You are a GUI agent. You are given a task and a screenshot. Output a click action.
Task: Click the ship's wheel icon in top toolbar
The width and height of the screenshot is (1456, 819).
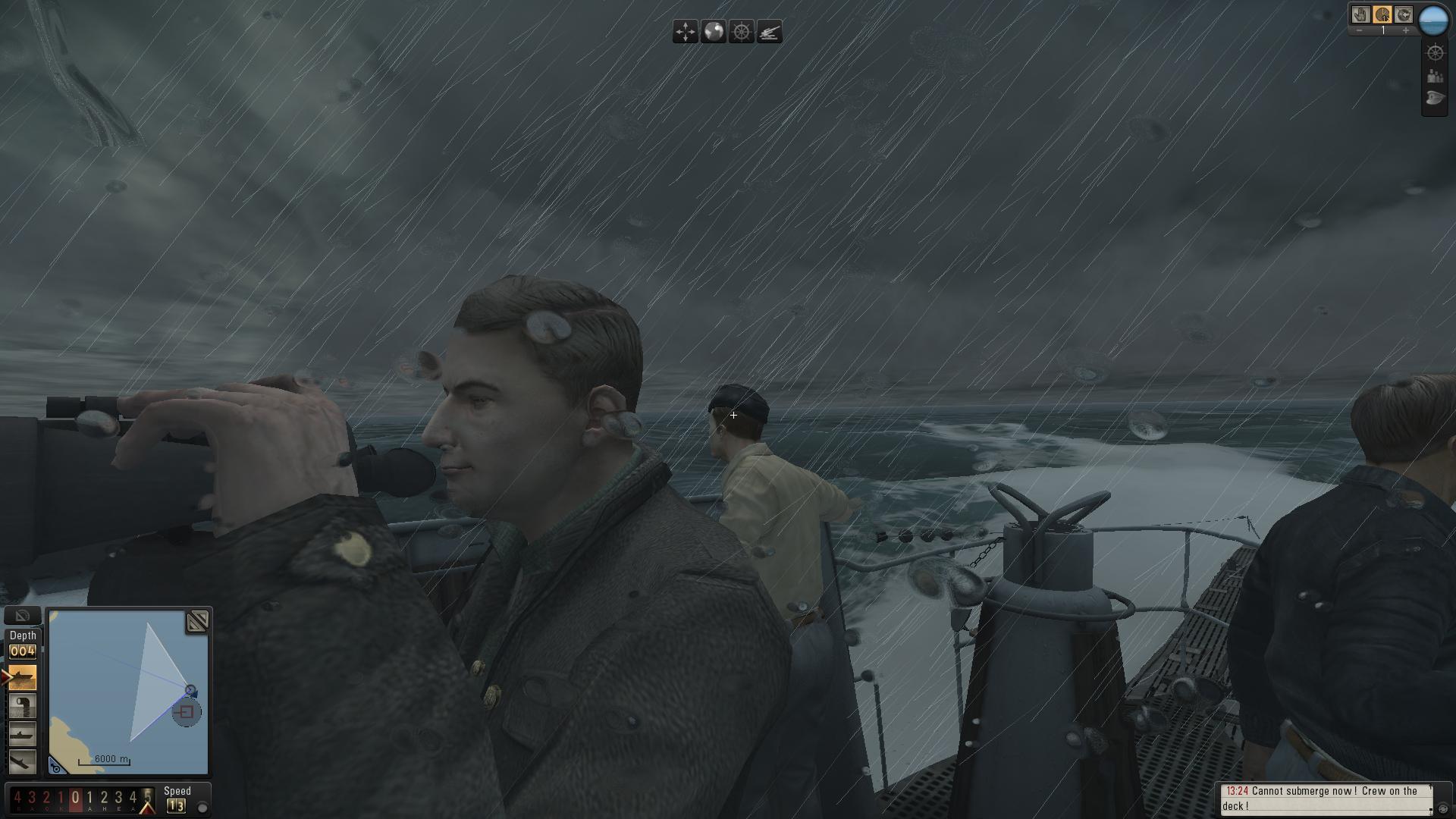click(x=742, y=32)
